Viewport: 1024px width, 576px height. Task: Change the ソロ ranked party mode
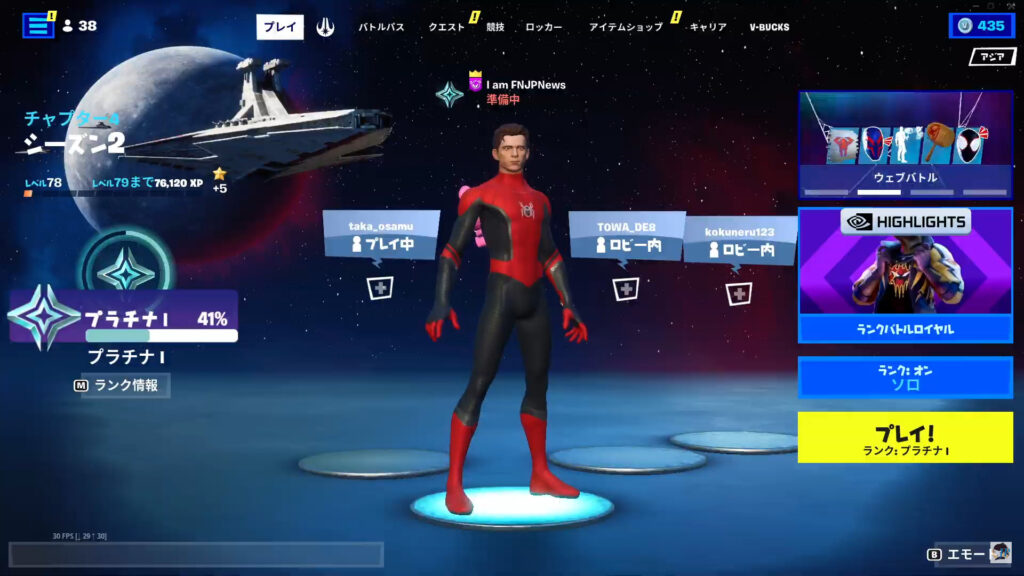pos(905,378)
